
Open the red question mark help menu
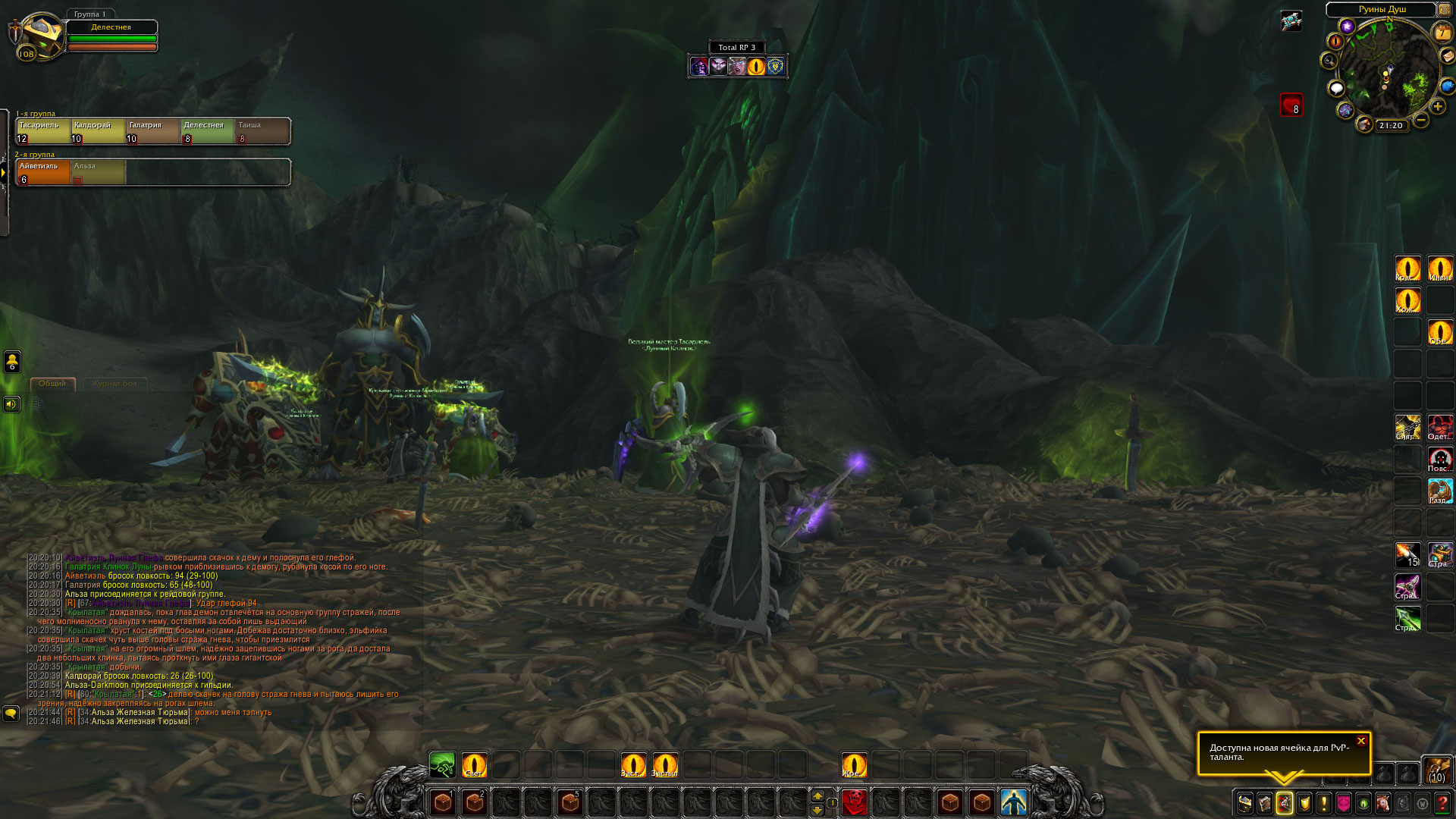(x=1442, y=803)
